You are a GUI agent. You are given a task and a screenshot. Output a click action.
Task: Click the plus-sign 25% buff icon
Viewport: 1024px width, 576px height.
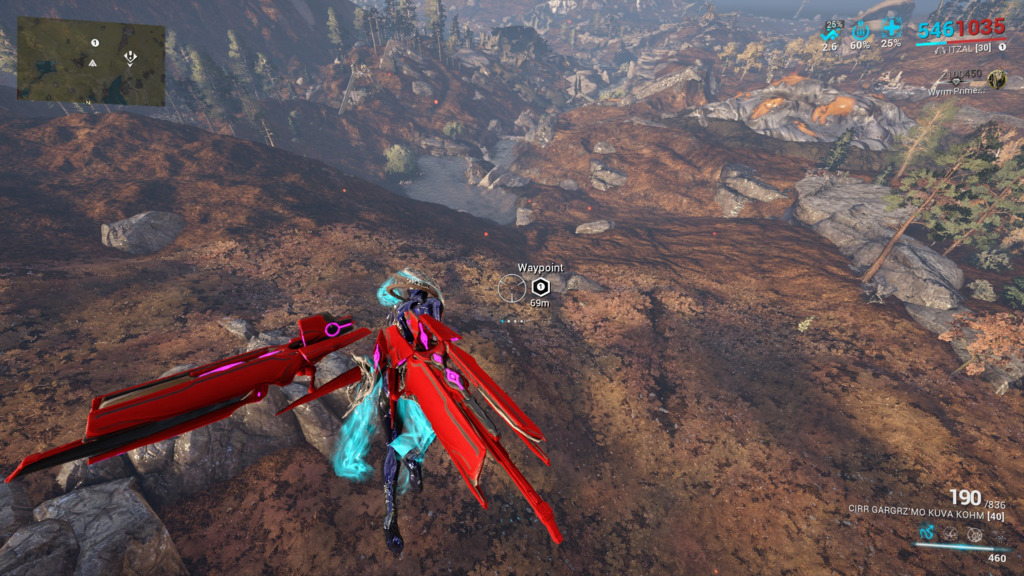[891, 30]
